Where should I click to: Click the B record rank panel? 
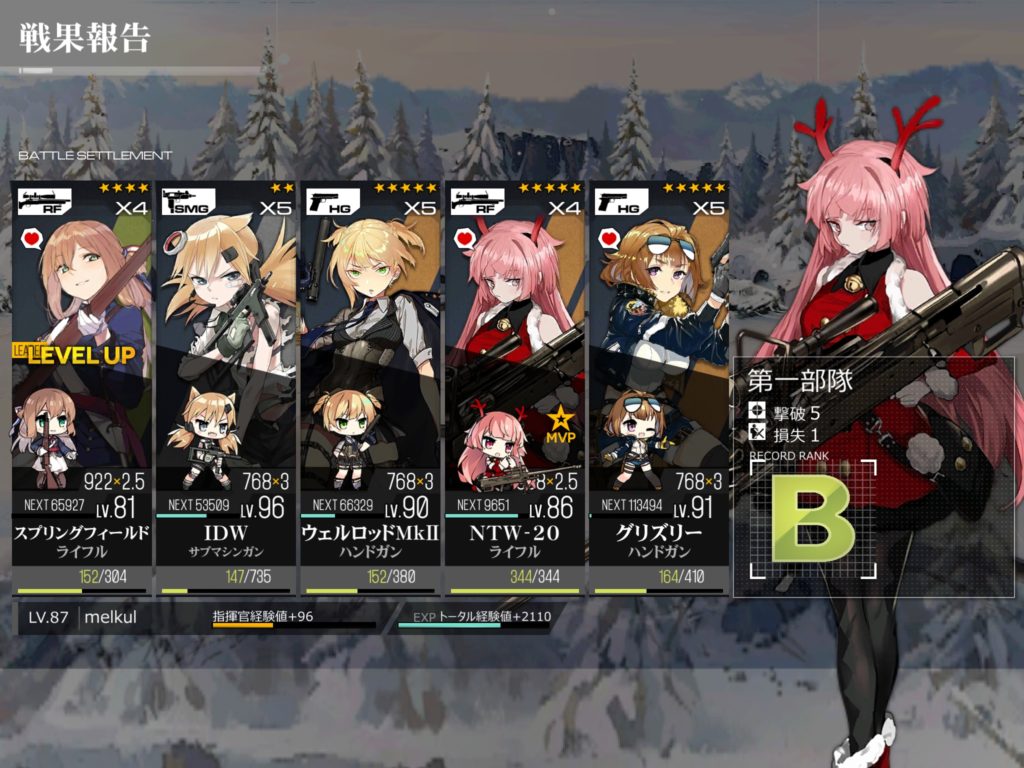tap(813, 521)
